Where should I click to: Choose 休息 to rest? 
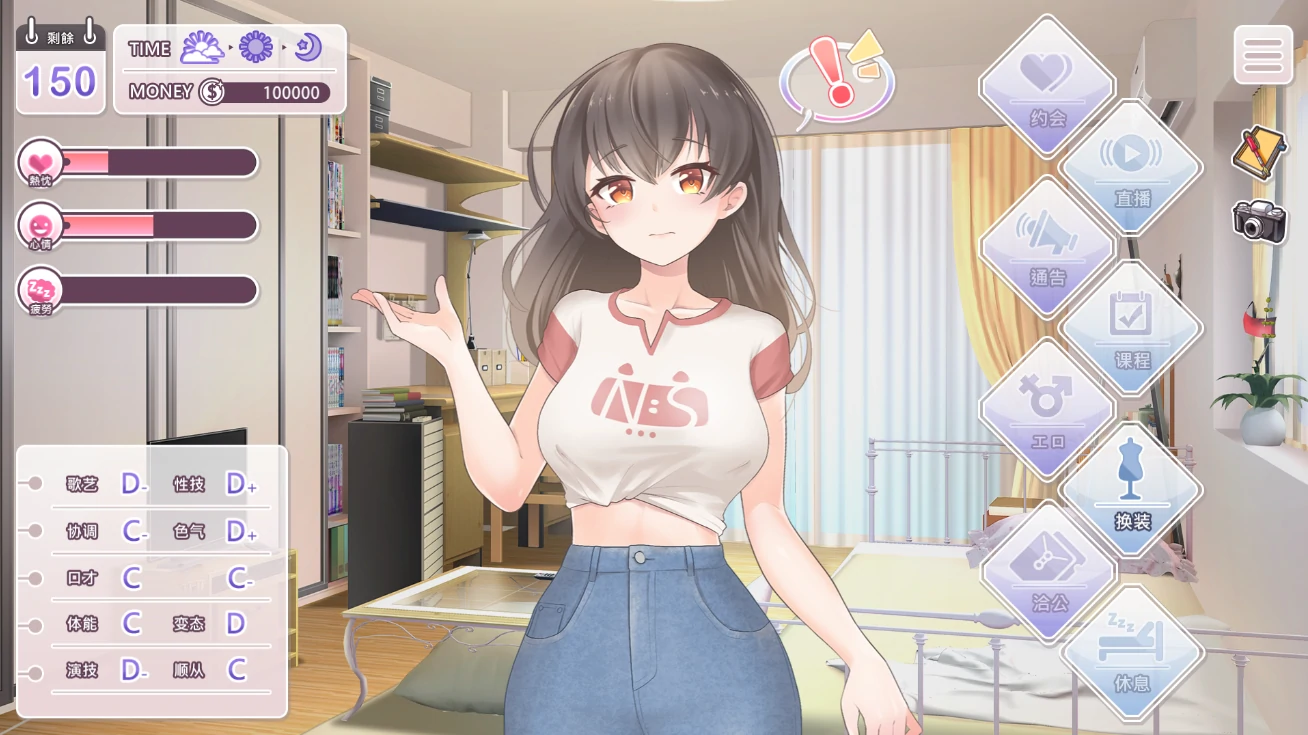click(x=1131, y=653)
